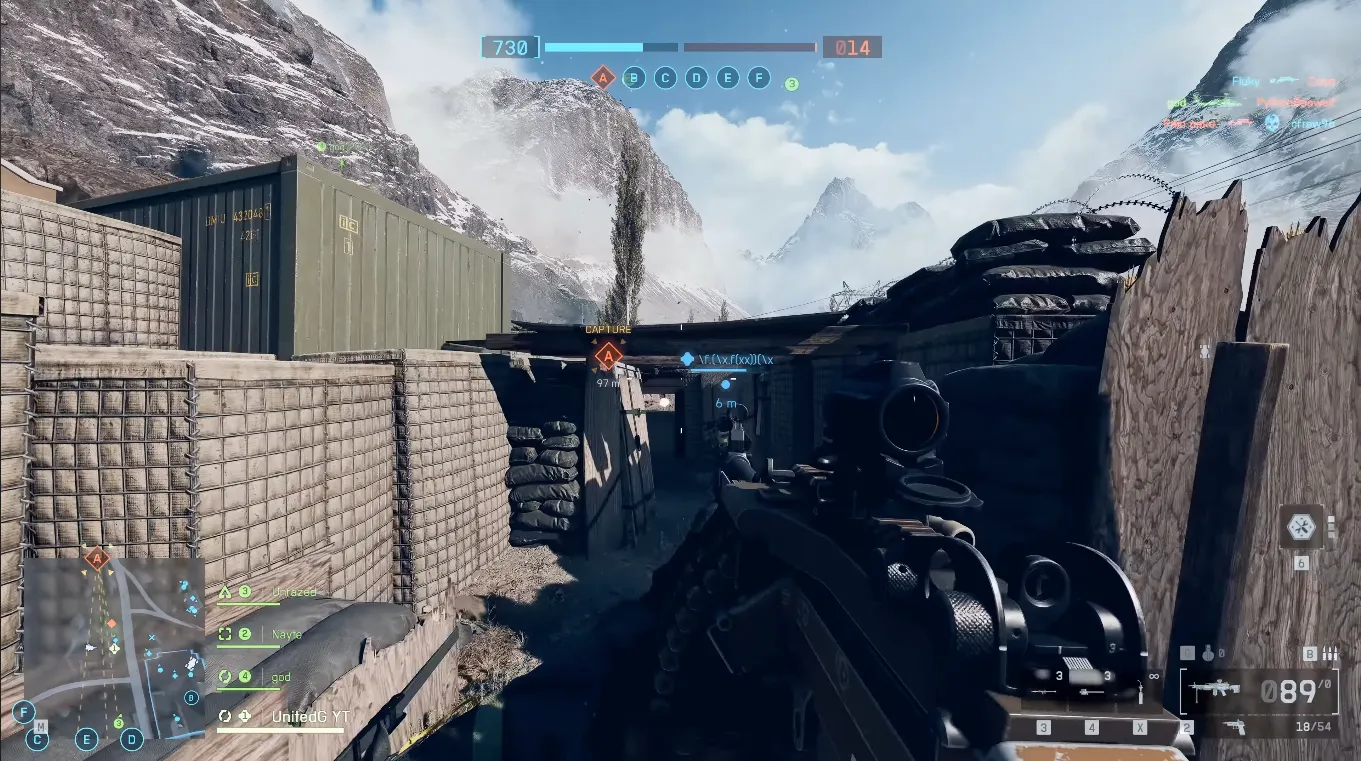Screen dimensions: 1361x761
Task: Click the red A objective marker on the minimap
Action: click(97, 558)
